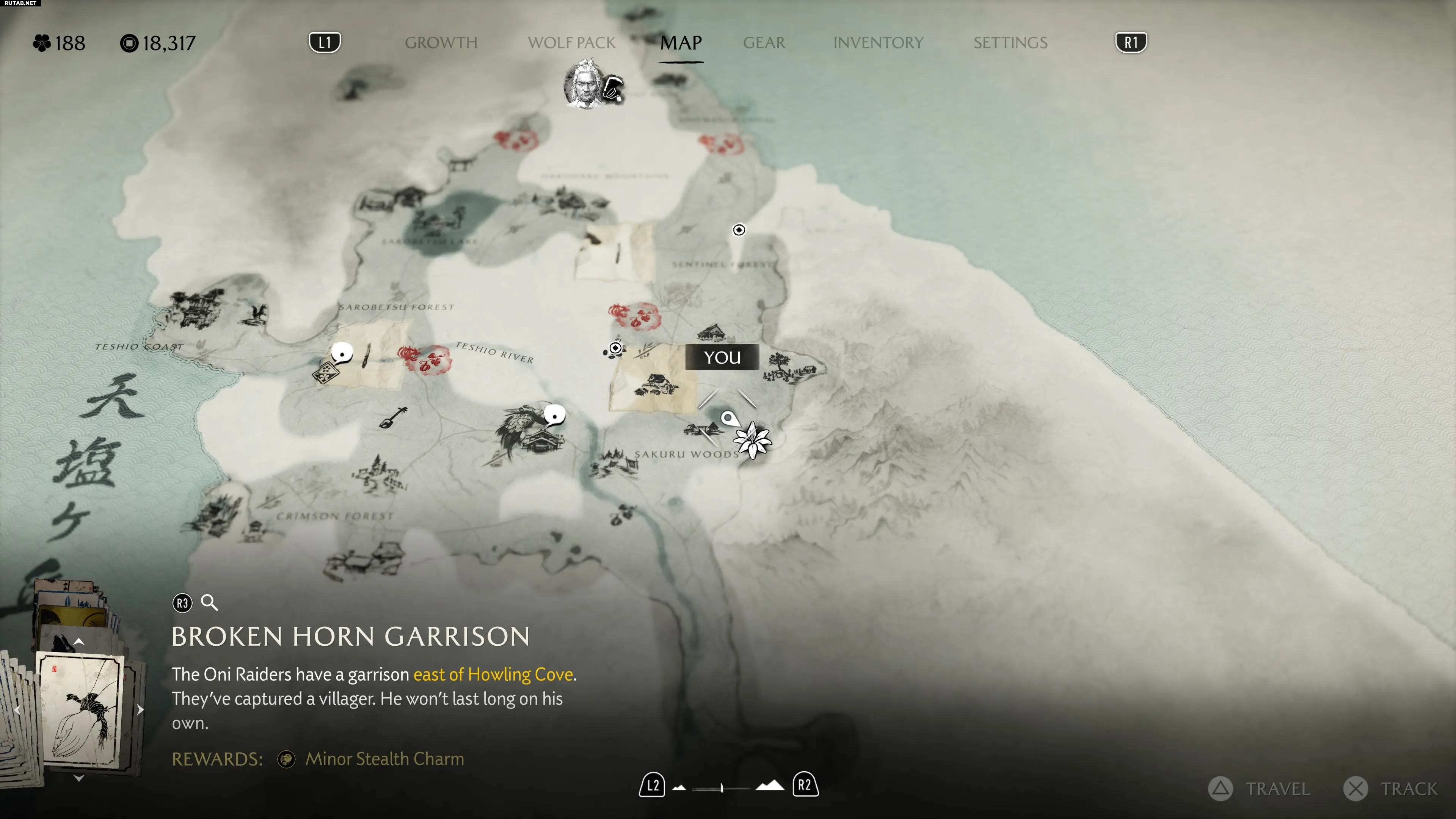Select the objective circle marker above Sentinel Forest
The width and height of the screenshot is (1456, 819).
point(739,230)
